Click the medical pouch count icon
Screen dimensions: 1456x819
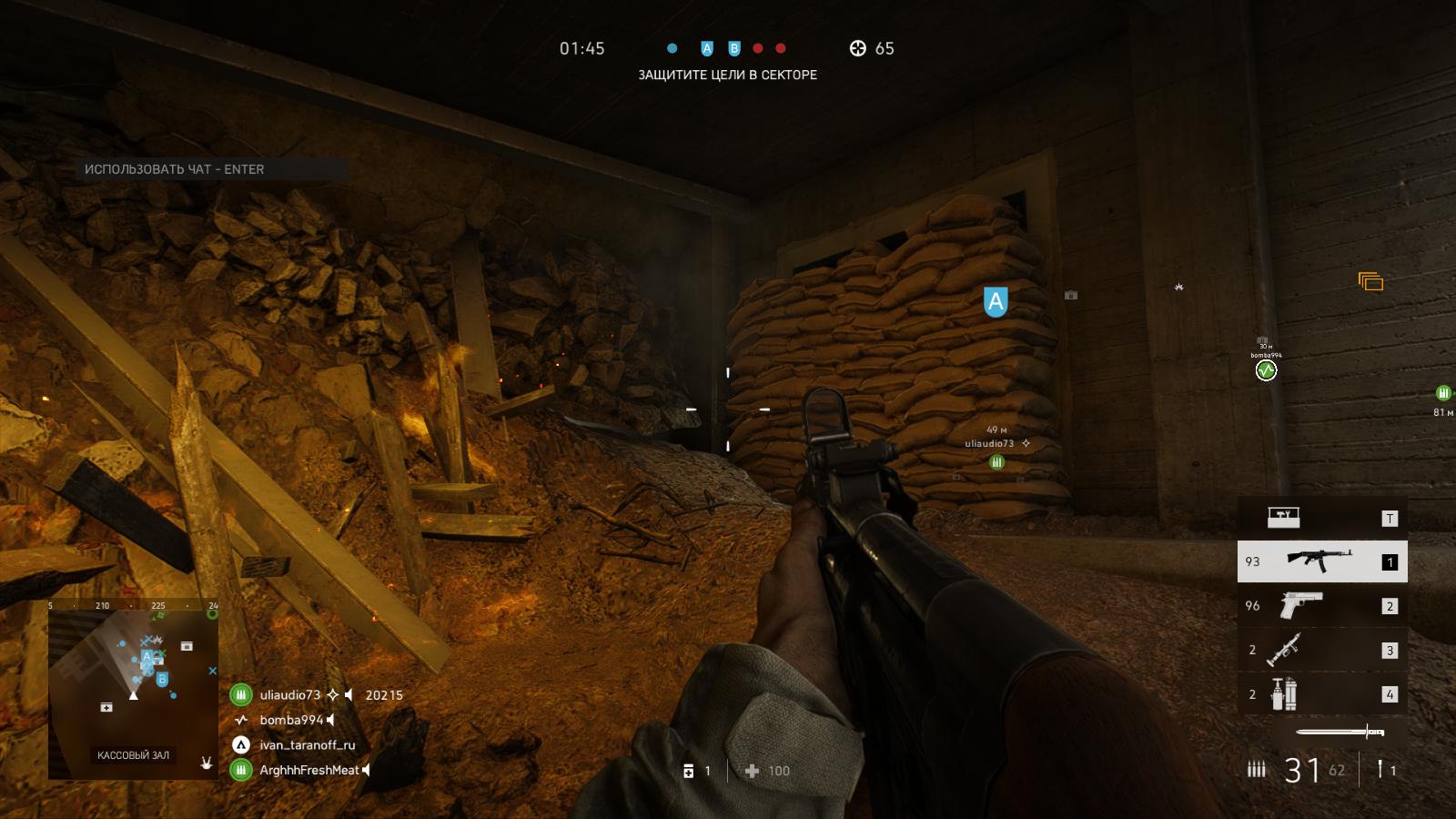click(689, 771)
